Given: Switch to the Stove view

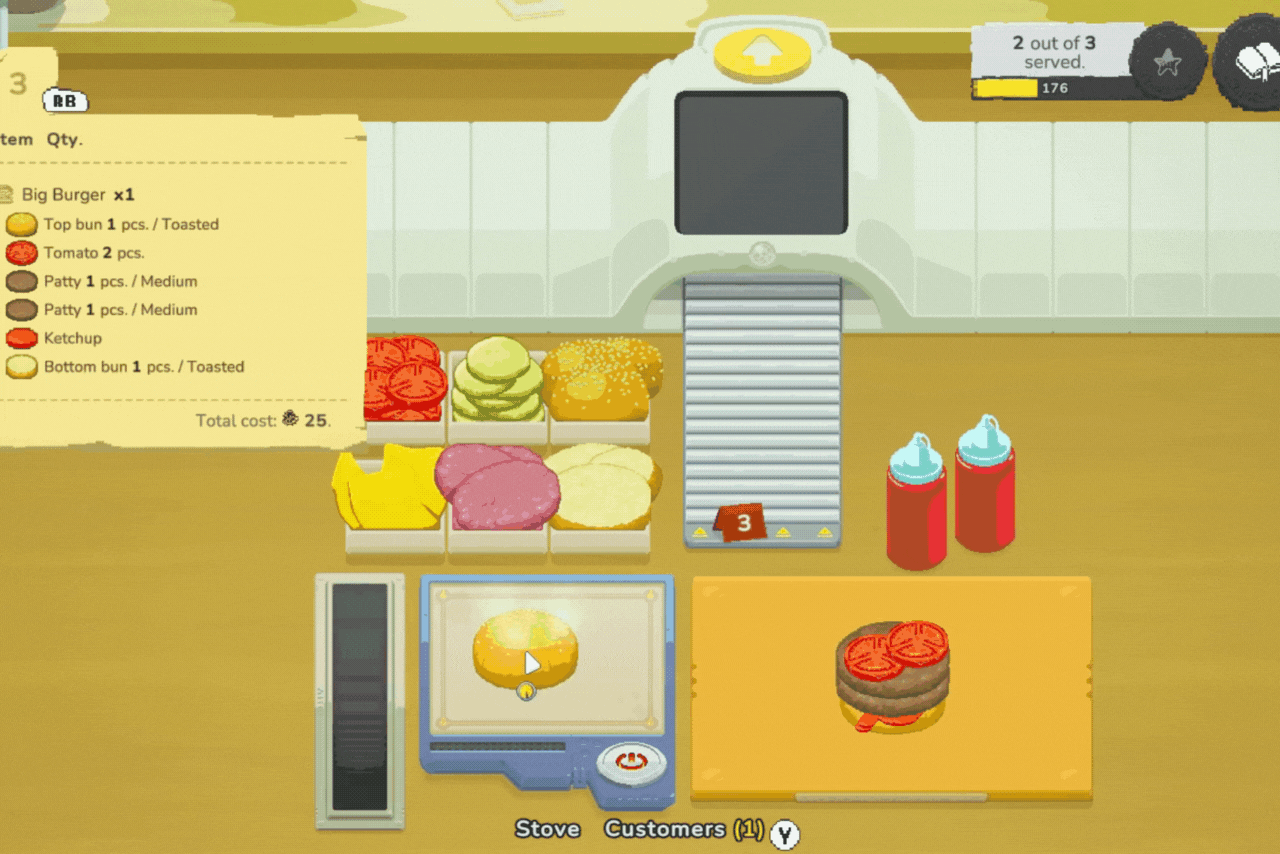Looking at the screenshot, I should (547, 829).
